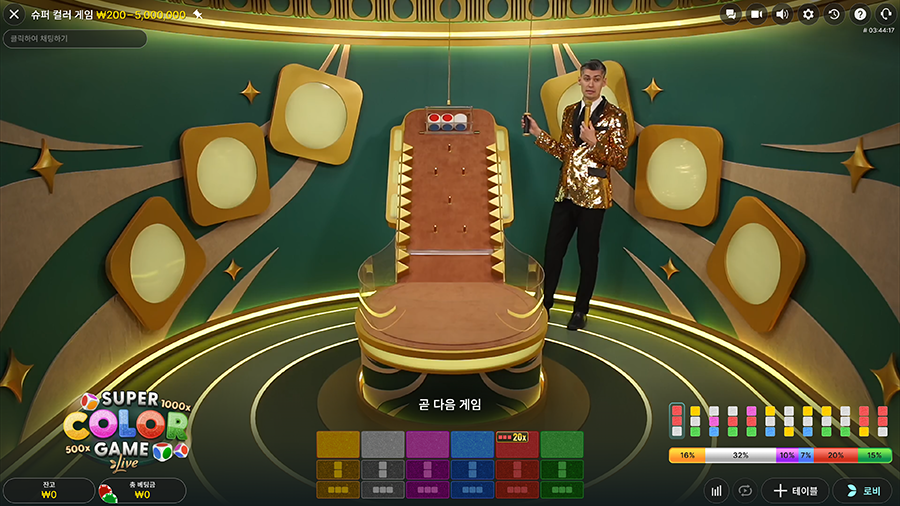Return to lobby via 로비 button
Screen dimensions: 900x506
(x=862, y=491)
